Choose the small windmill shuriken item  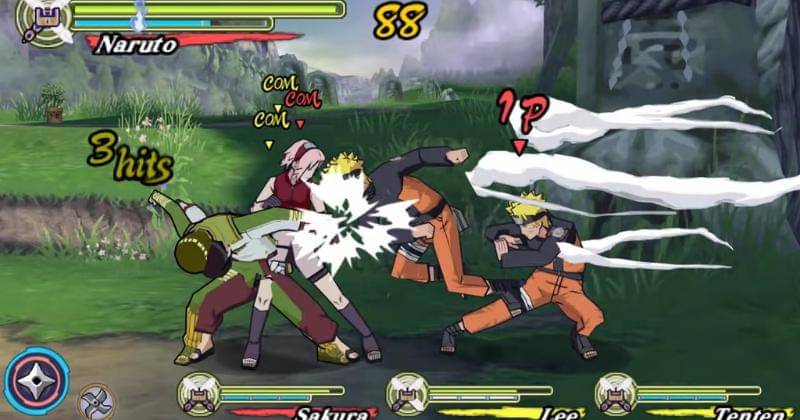95,402
